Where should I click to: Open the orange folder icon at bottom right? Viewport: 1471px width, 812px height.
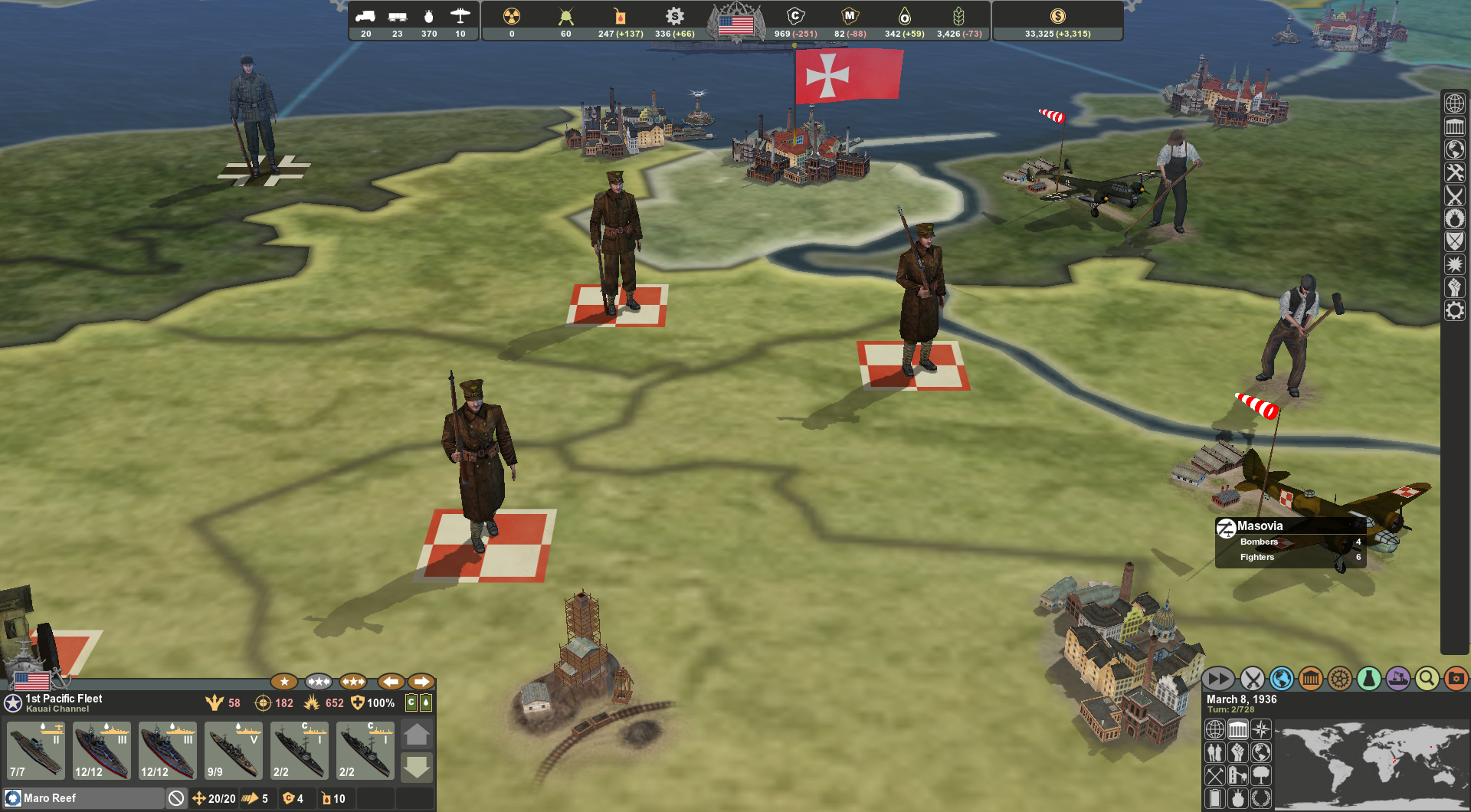[1456, 678]
